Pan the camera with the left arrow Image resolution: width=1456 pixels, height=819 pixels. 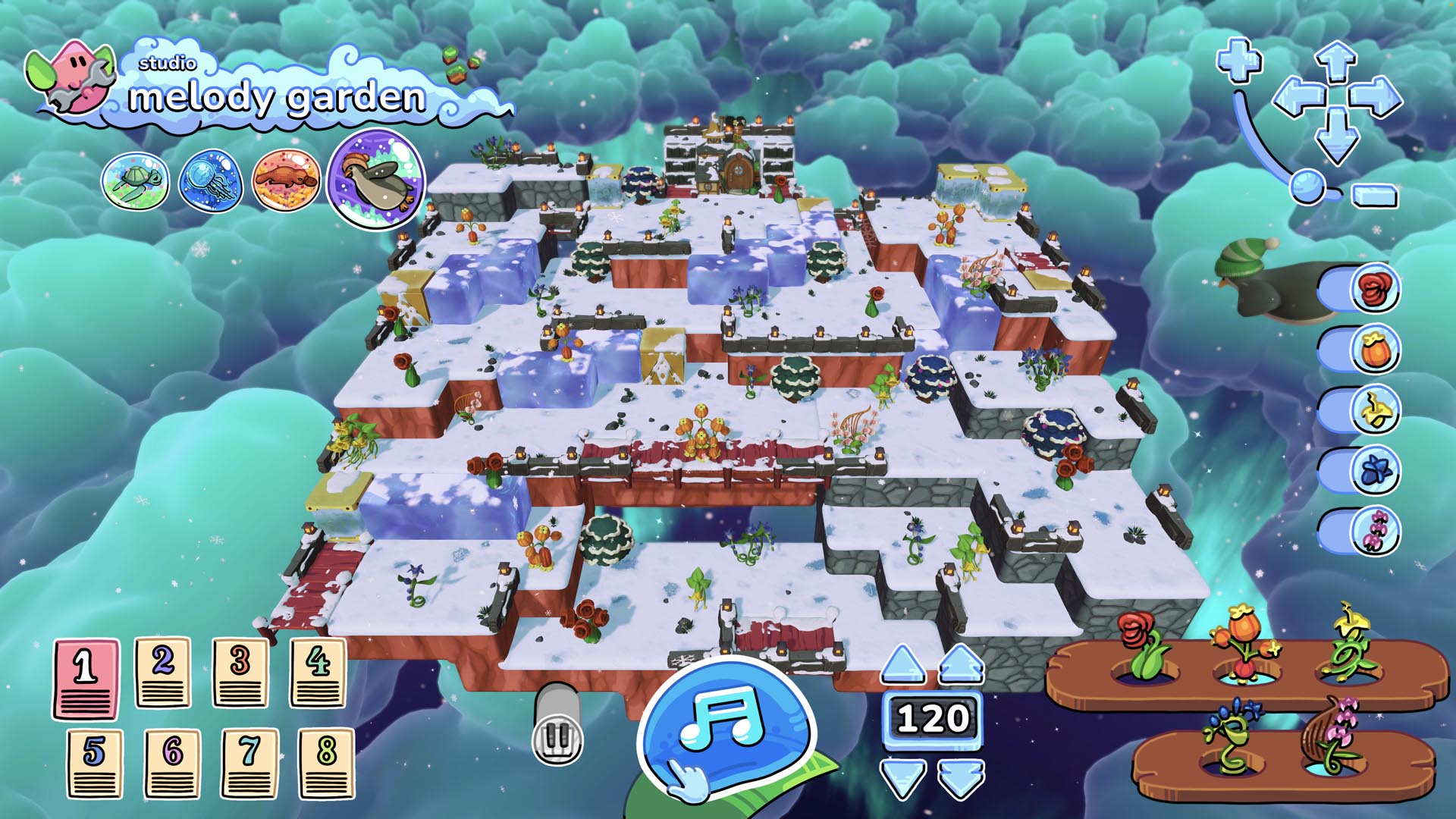pyautogui.click(x=1296, y=99)
